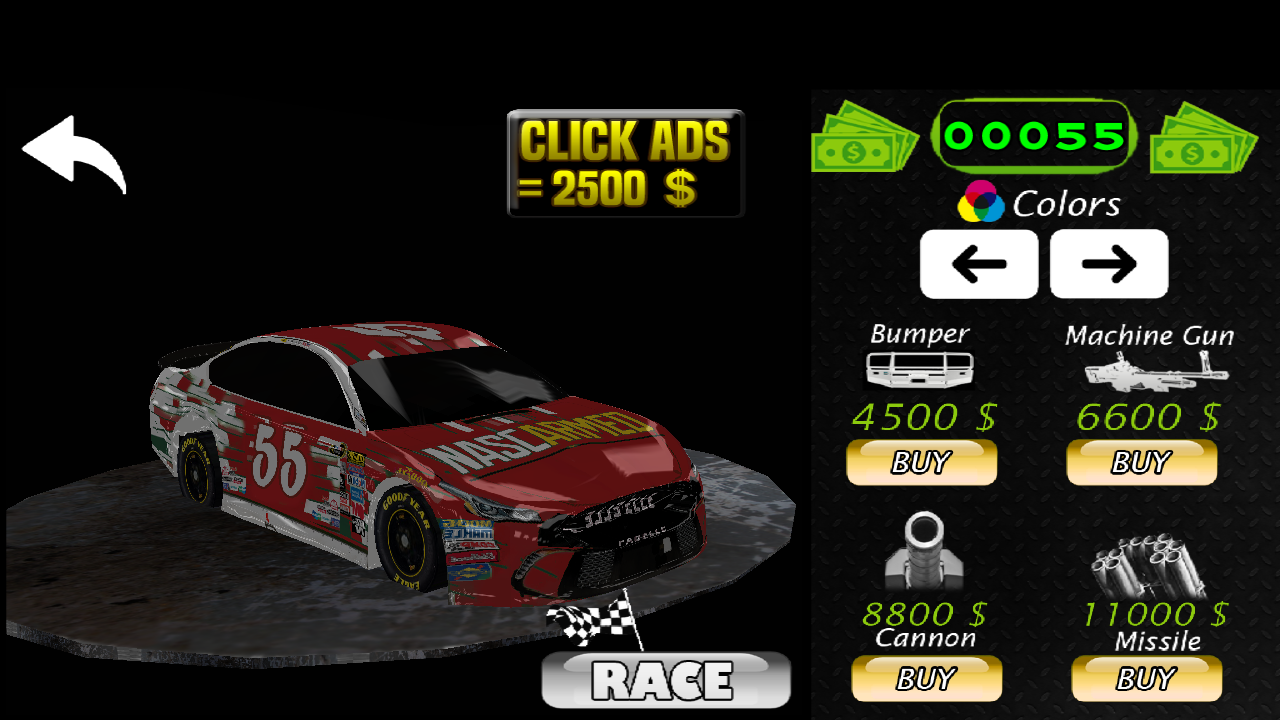Buy the Machine Gun for 6600 $
The width and height of the screenshot is (1280, 720).
tap(1141, 463)
